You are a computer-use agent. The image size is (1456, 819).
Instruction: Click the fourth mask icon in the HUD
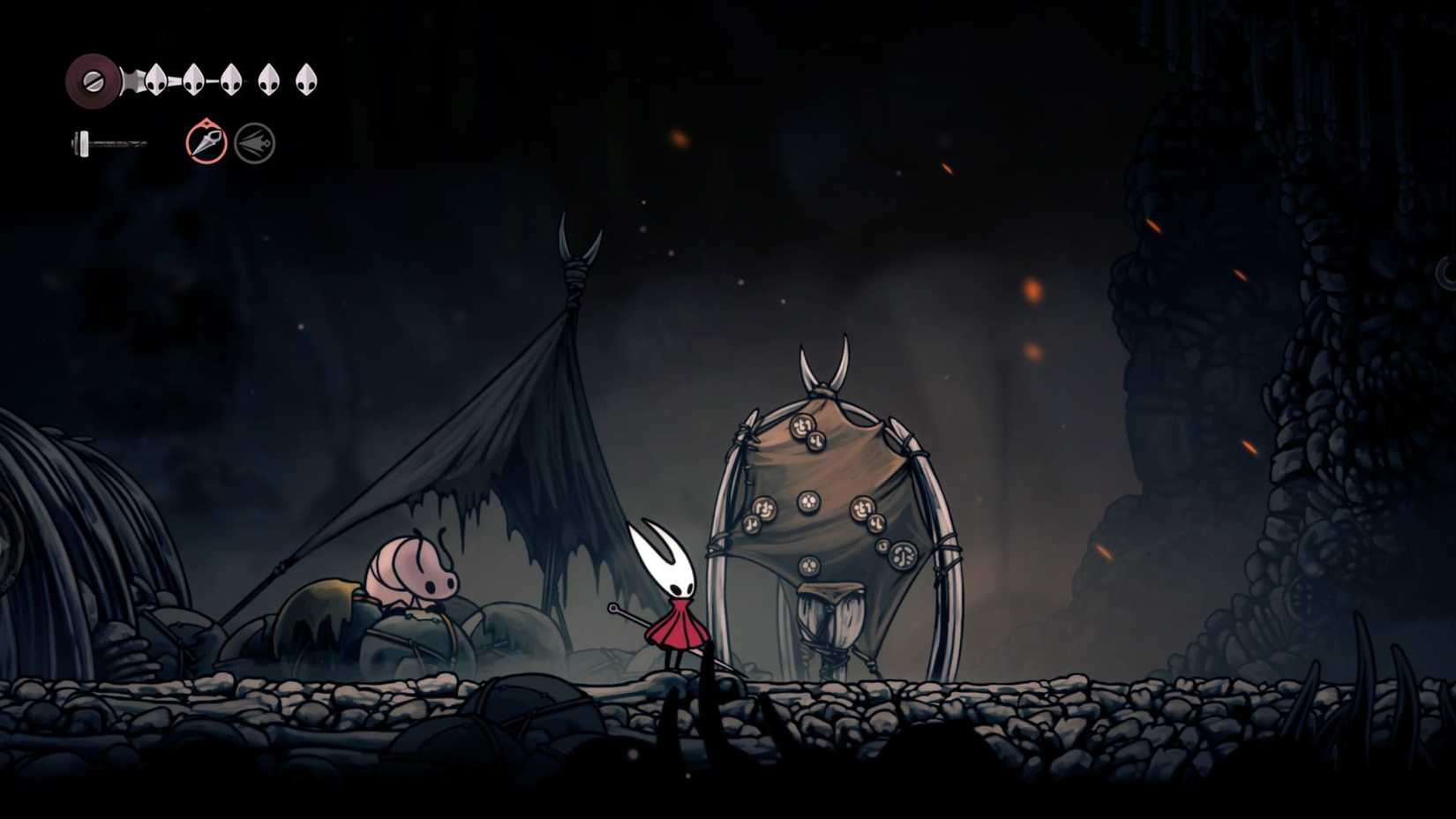(x=270, y=79)
